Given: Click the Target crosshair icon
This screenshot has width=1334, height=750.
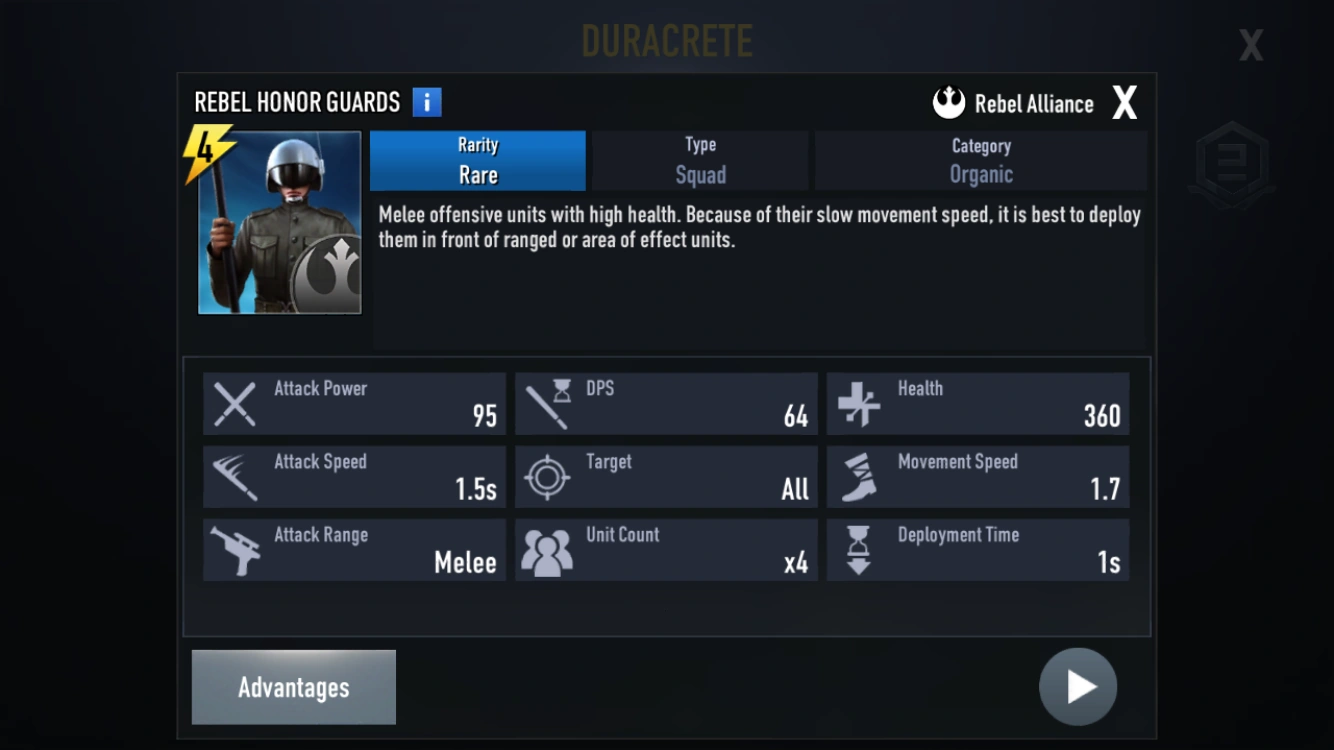Looking at the screenshot, I should (546, 476).
